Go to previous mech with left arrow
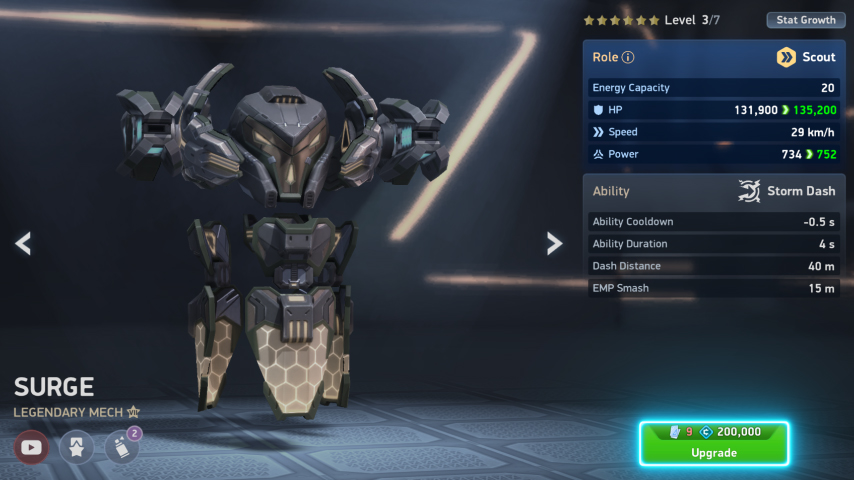Viewport: 854px width, 480px height. pyautogui.click(x=23, y=243)
